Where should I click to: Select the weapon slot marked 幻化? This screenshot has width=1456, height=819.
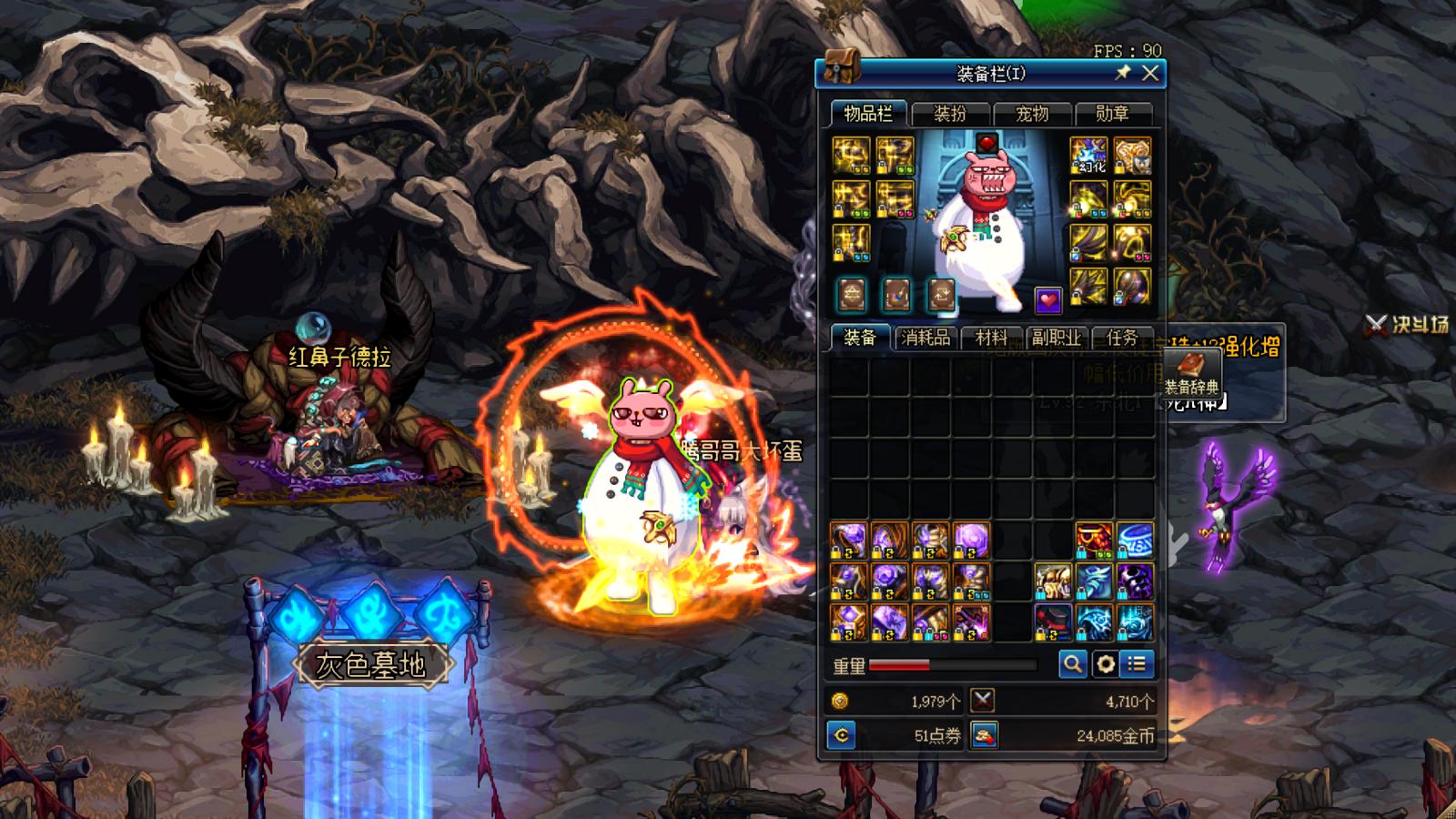tap(1088, 157)
